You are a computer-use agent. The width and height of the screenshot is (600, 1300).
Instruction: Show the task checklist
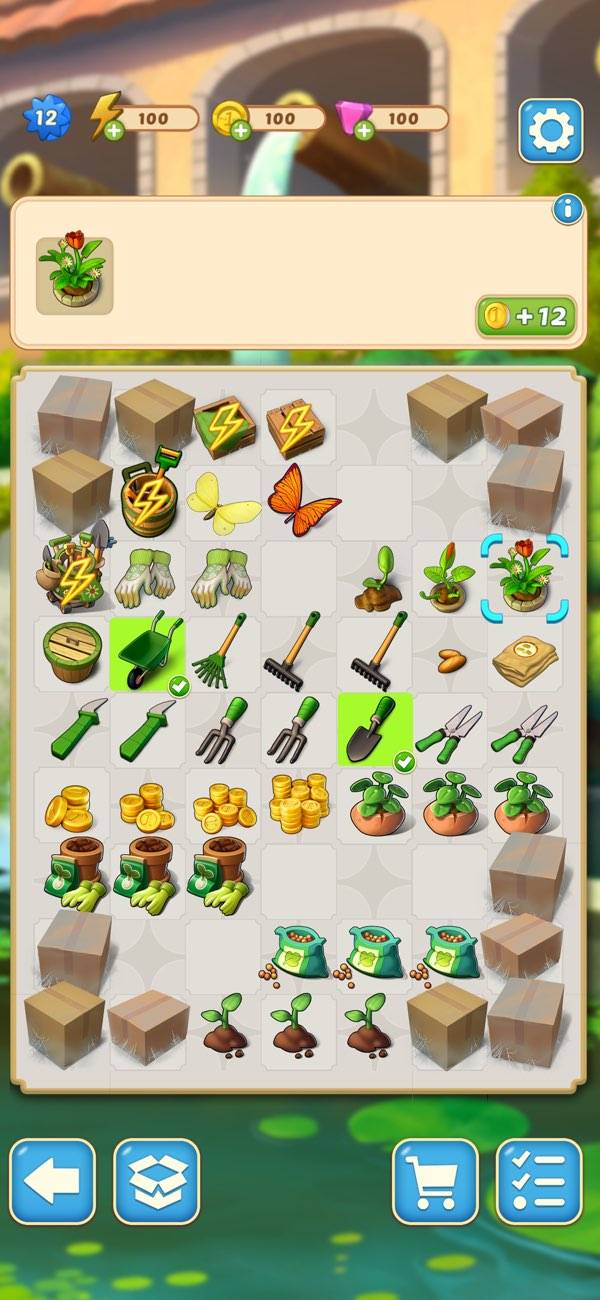pyautogui.click(x=539, y=1181)
